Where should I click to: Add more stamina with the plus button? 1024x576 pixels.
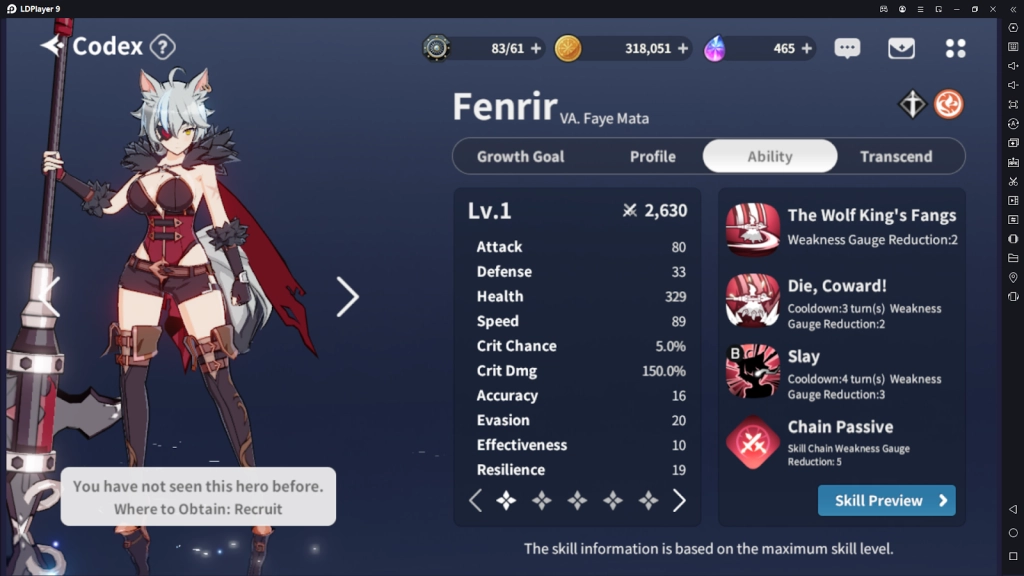pos(536,48)
